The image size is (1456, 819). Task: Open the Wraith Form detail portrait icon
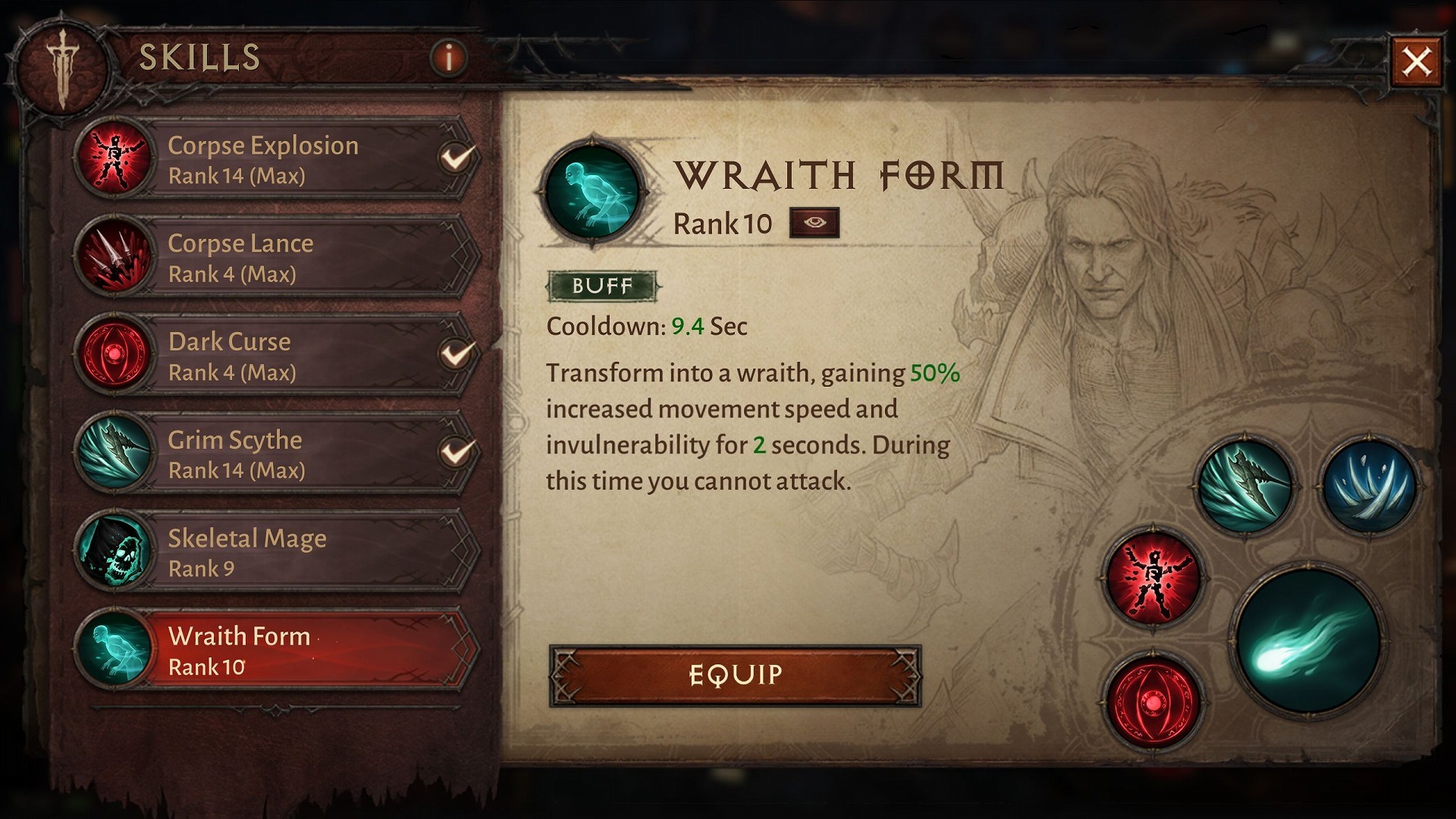point(591,190)
